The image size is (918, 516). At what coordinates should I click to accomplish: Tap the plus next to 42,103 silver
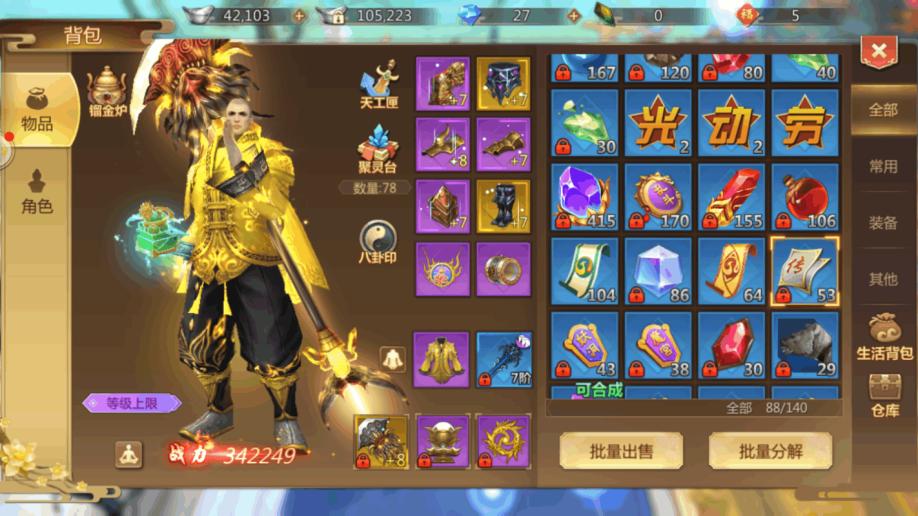click(299, 16)
